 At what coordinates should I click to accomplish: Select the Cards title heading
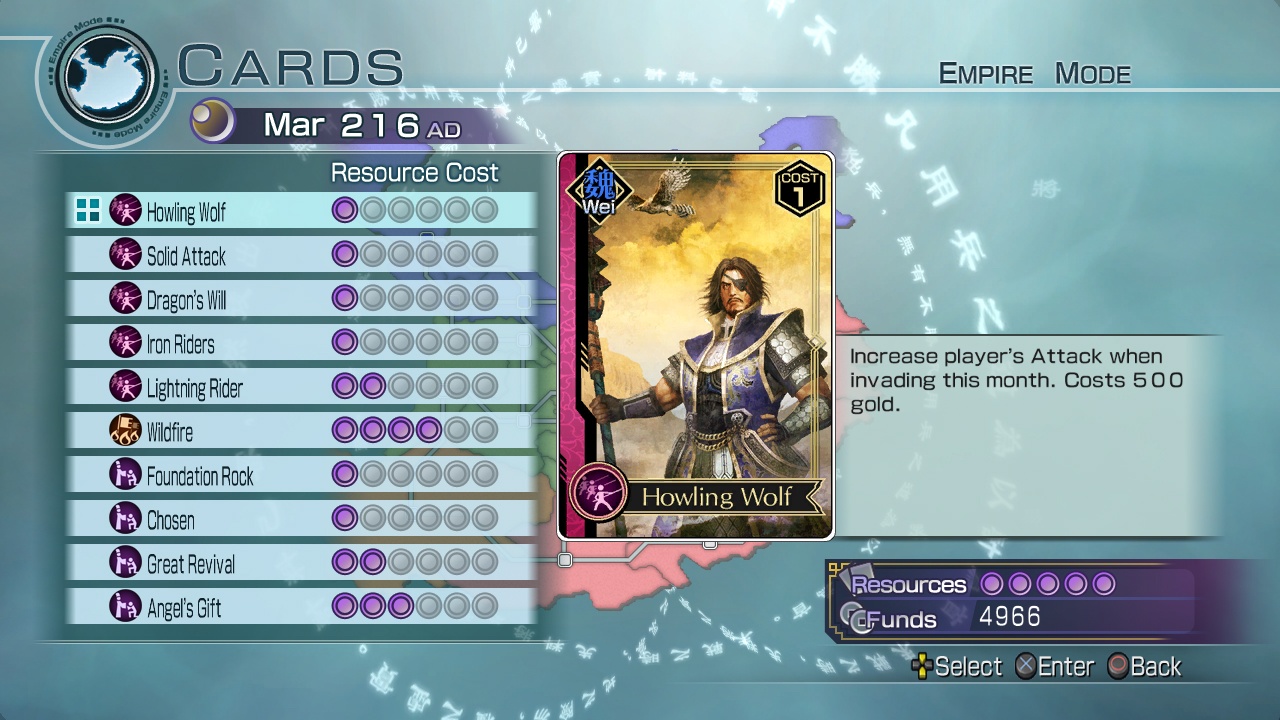click(291, 64)
